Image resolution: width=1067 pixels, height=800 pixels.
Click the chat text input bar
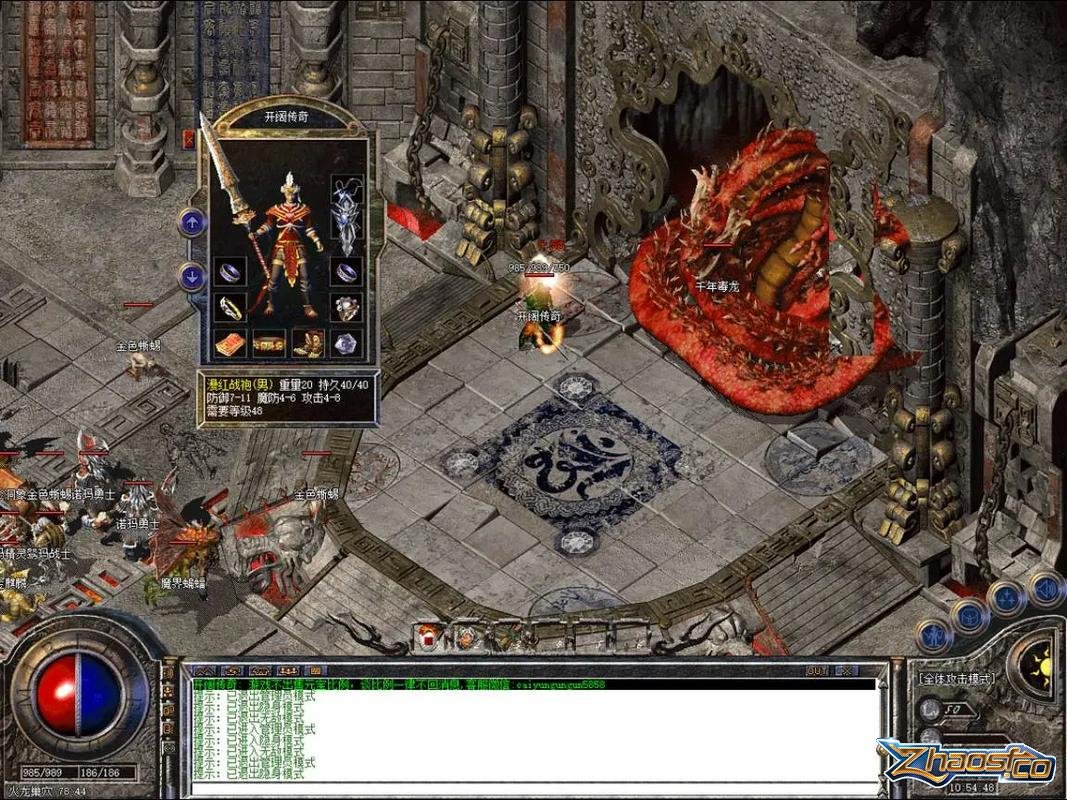click(x=530, y=789)
